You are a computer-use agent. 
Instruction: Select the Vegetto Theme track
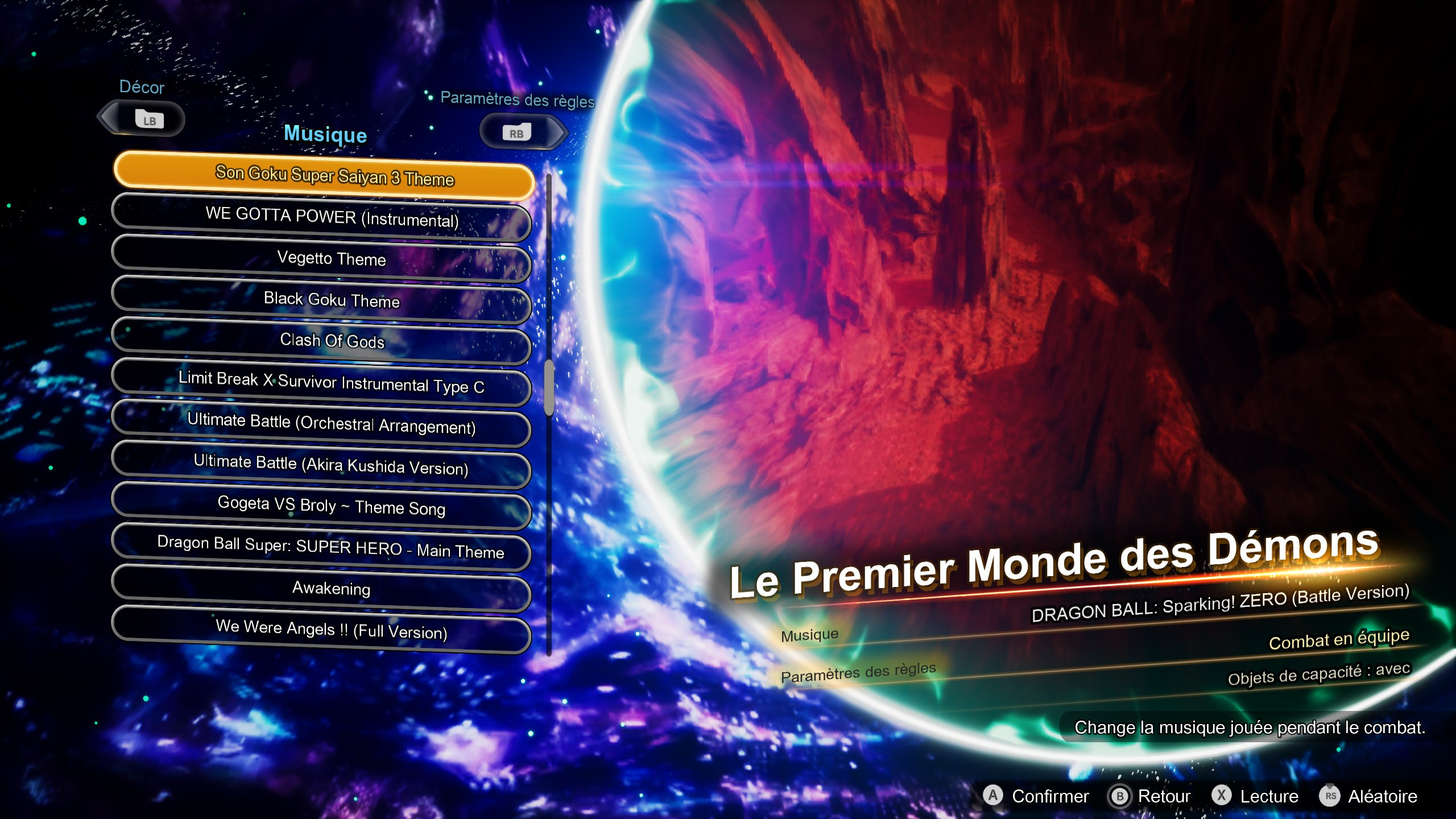[x=322, y=260]
